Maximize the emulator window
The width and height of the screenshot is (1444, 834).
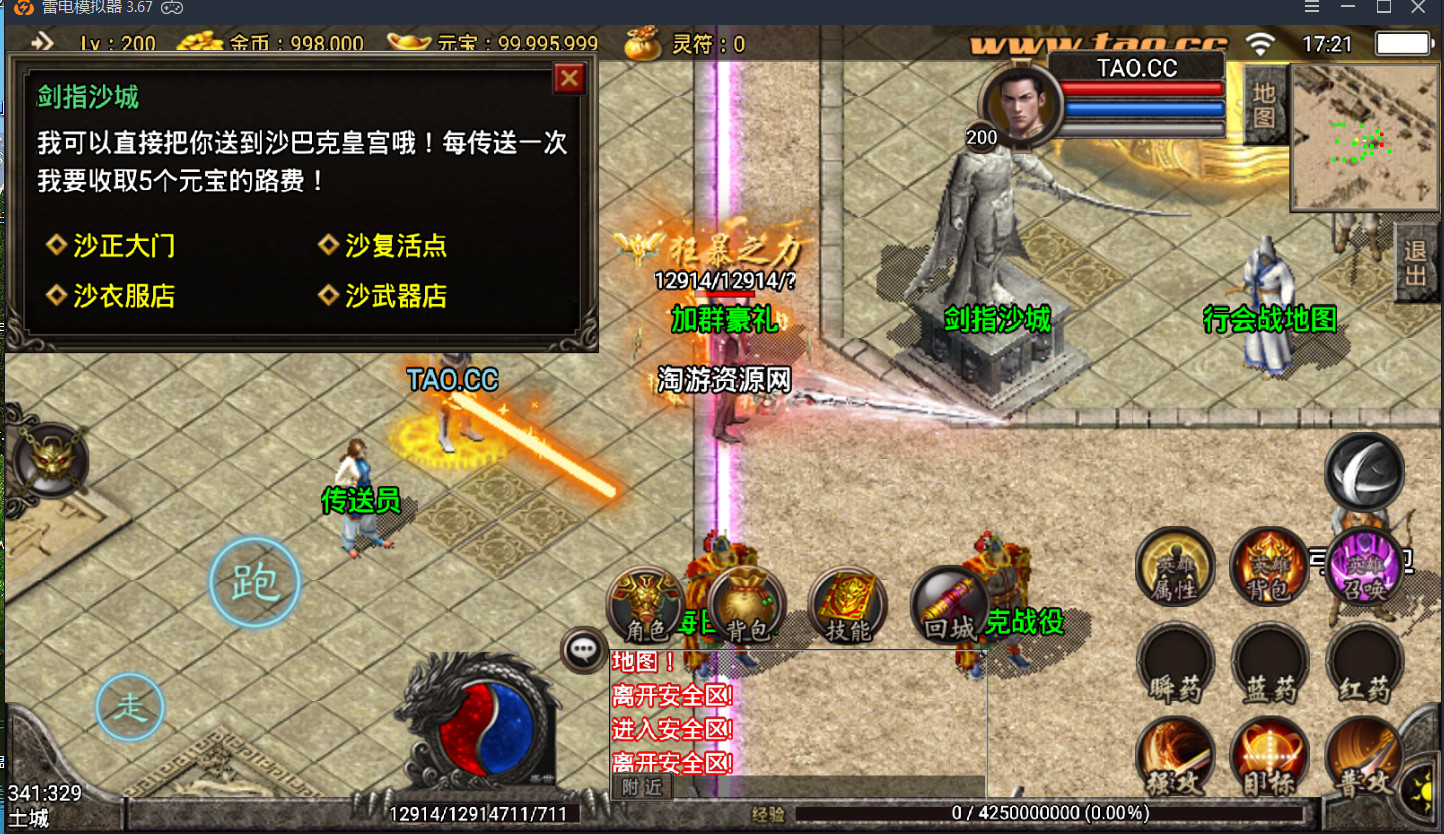[1383, 7]
